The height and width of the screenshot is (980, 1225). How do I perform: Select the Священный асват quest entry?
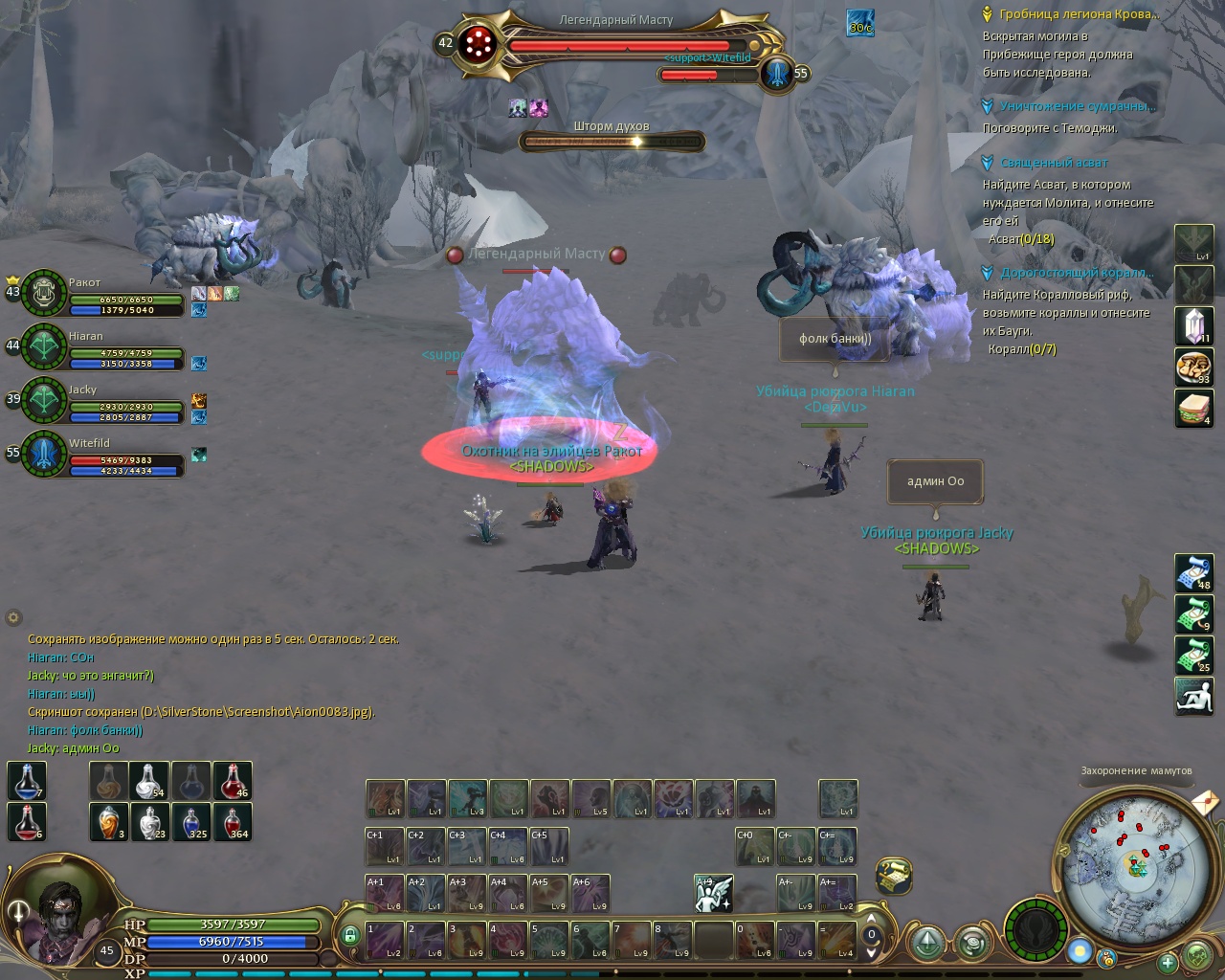coord(1054,163)
